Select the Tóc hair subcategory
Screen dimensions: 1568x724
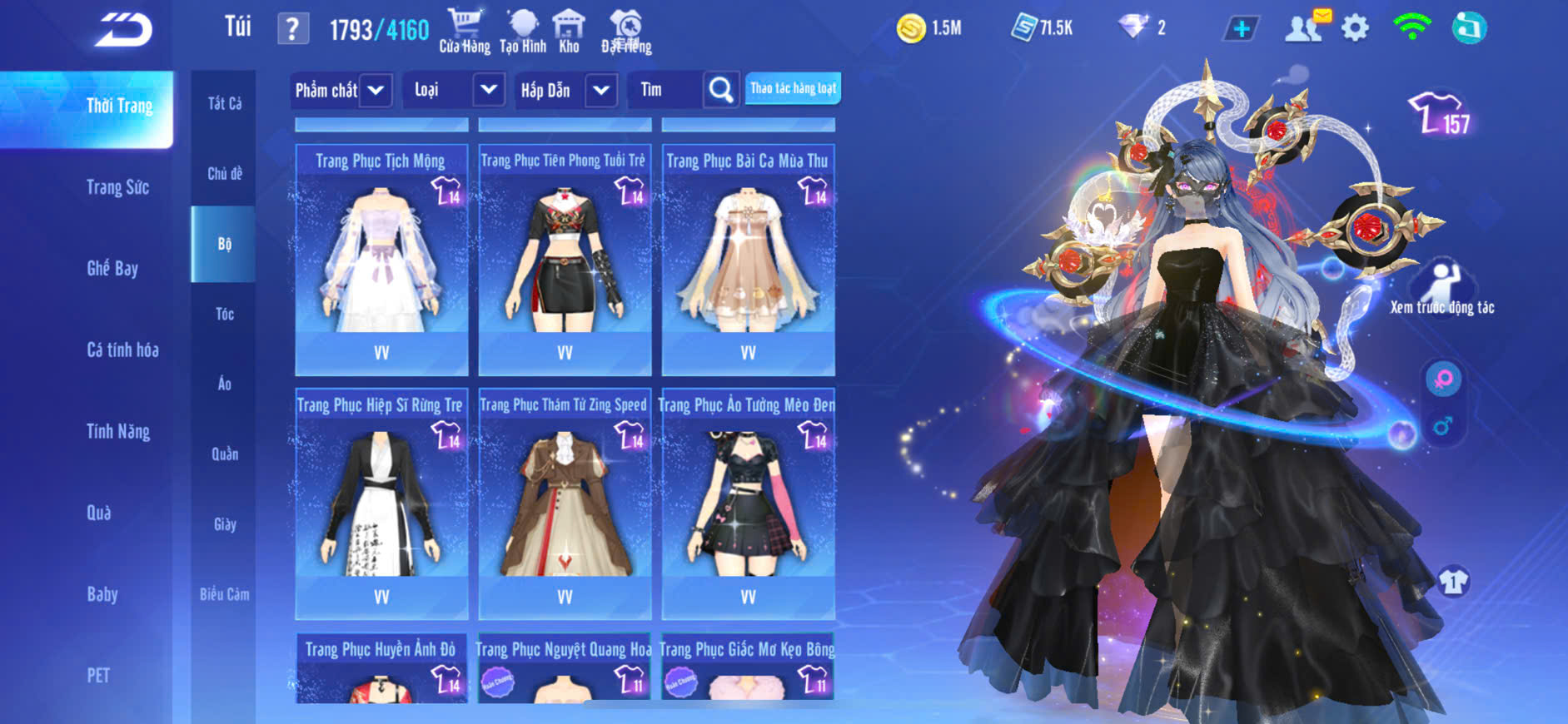coord(224,314)
